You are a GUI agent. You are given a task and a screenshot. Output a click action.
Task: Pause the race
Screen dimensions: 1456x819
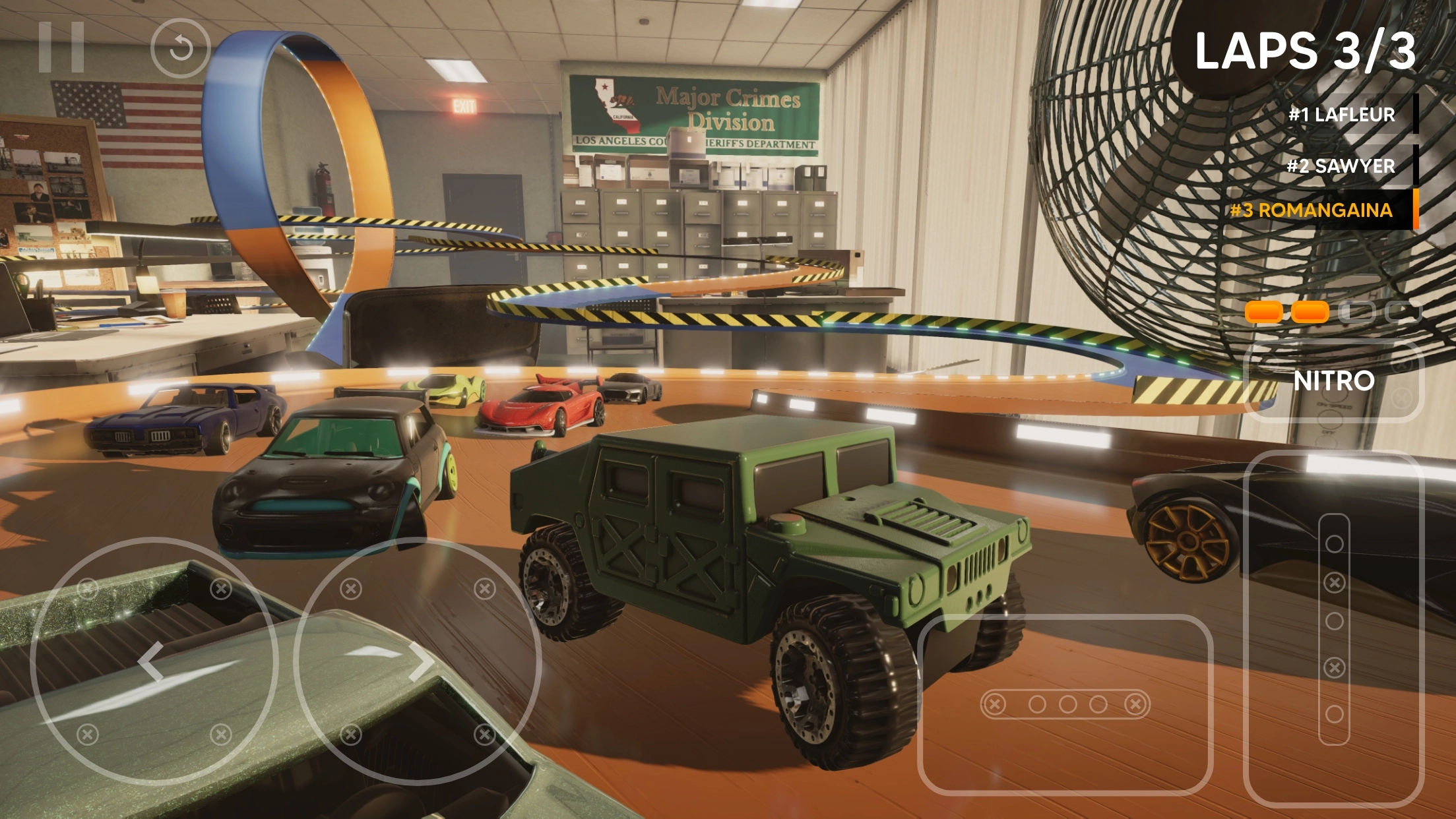pos(61,47)
